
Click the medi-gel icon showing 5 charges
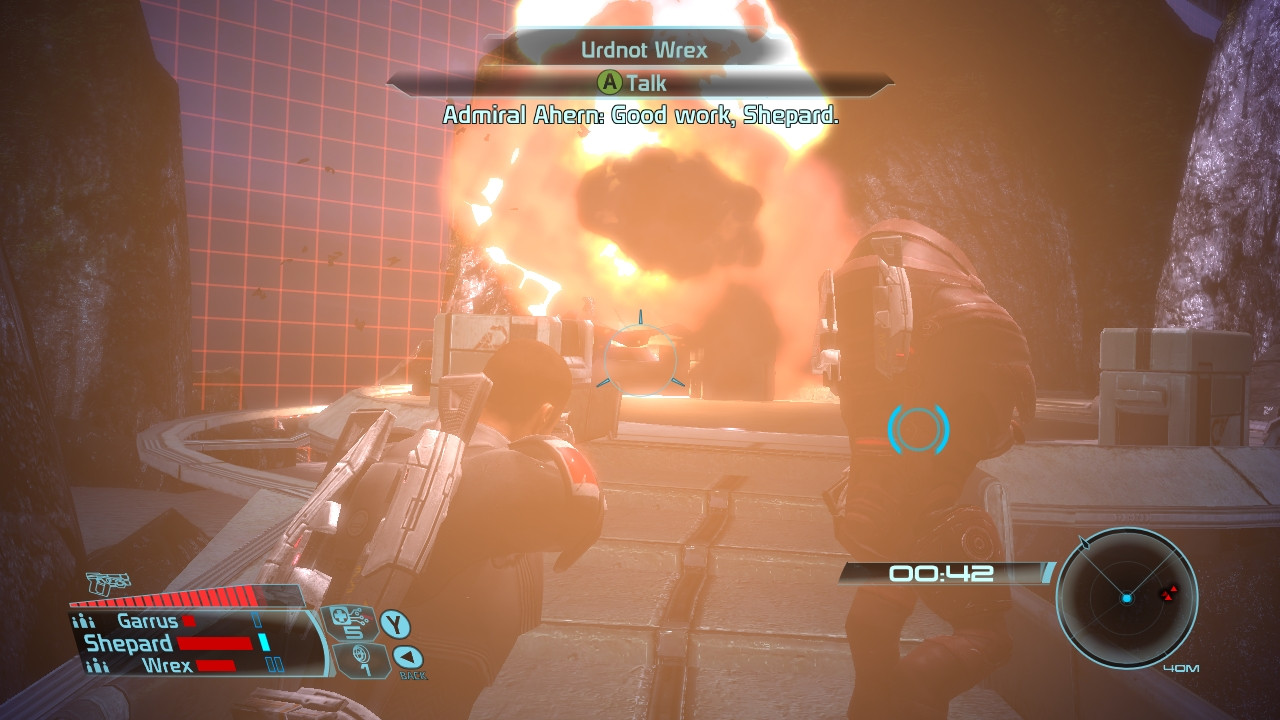pyautogui.click(x=349, y=622)
